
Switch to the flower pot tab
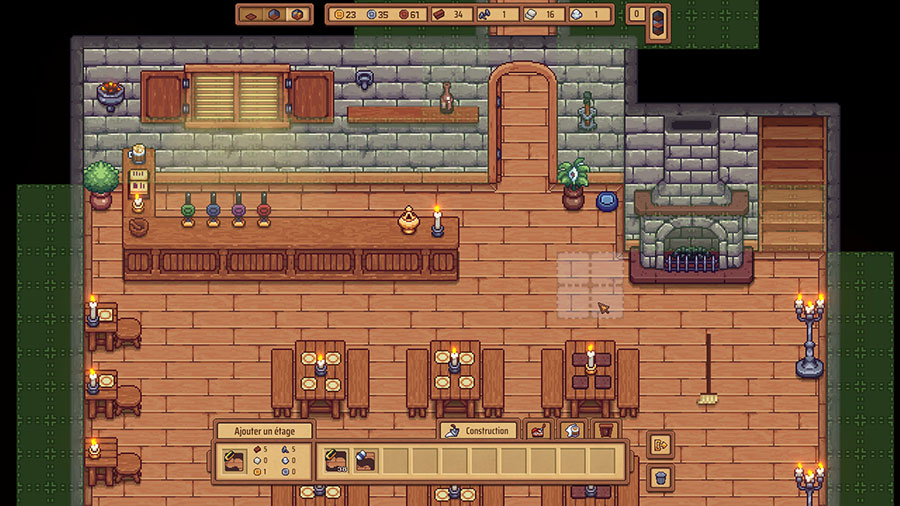click(603, 431)
